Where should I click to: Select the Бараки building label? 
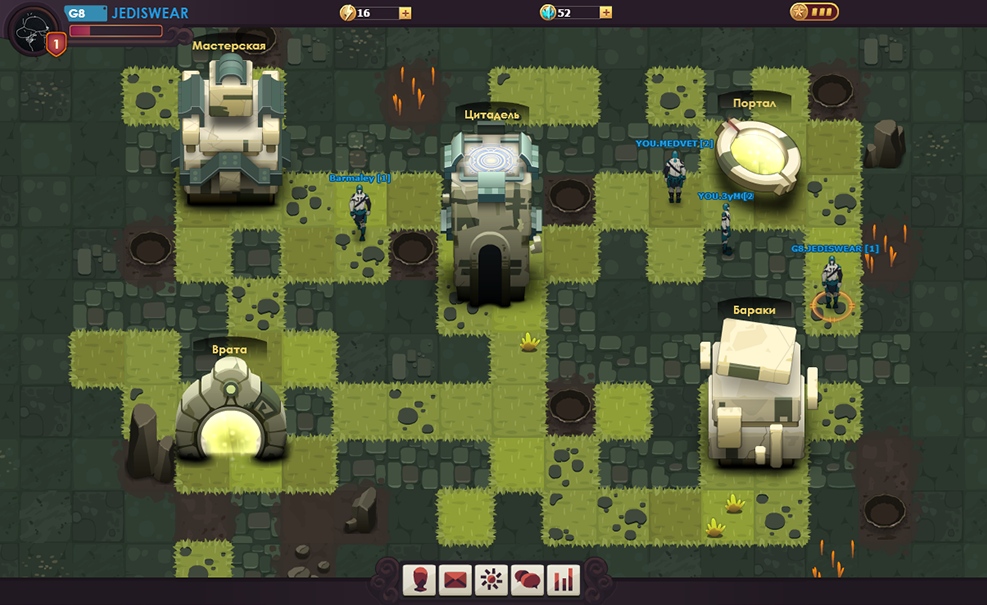(754, 310)
